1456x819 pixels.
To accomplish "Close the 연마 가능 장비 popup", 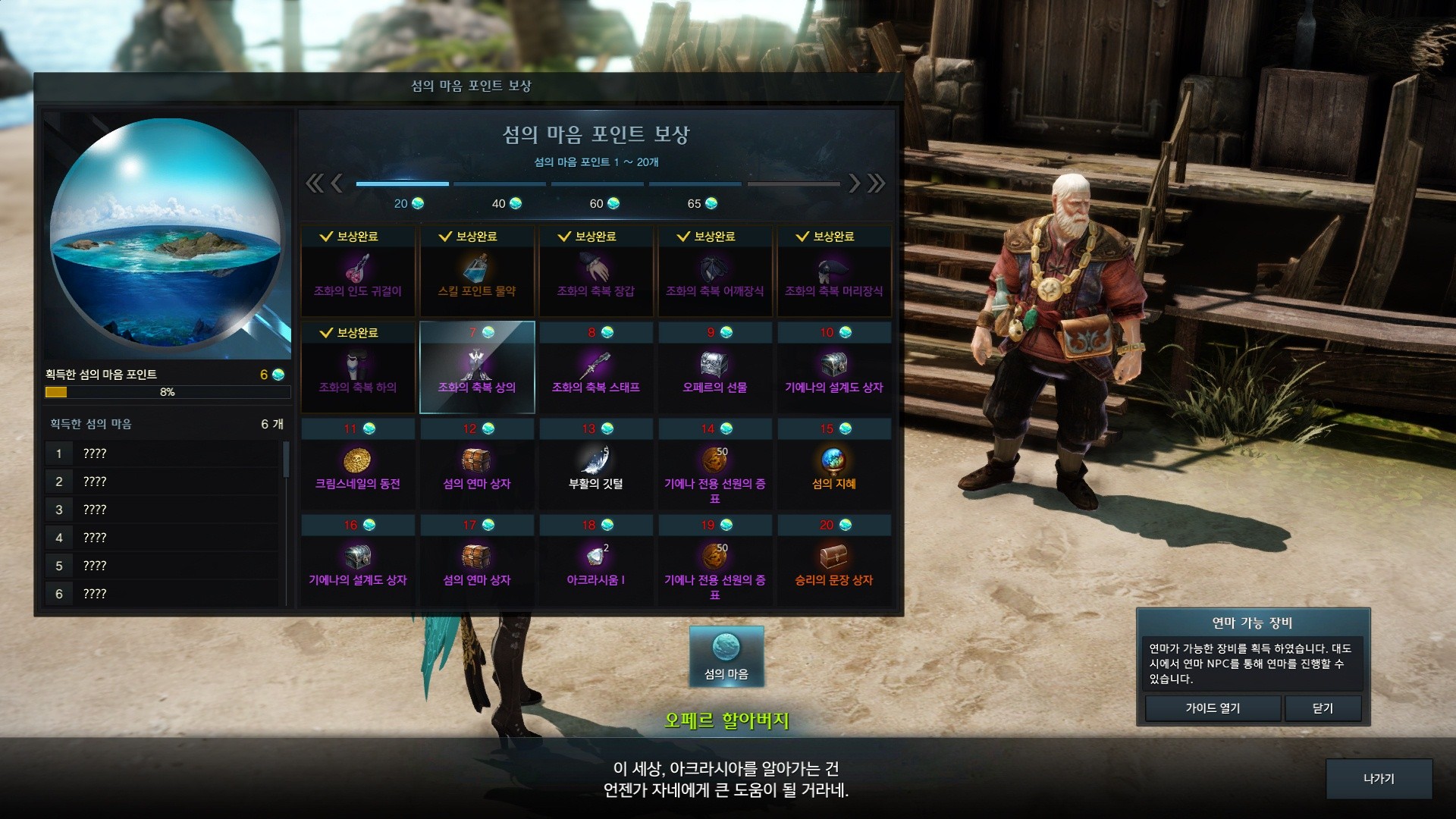I will pos(1323,708).
